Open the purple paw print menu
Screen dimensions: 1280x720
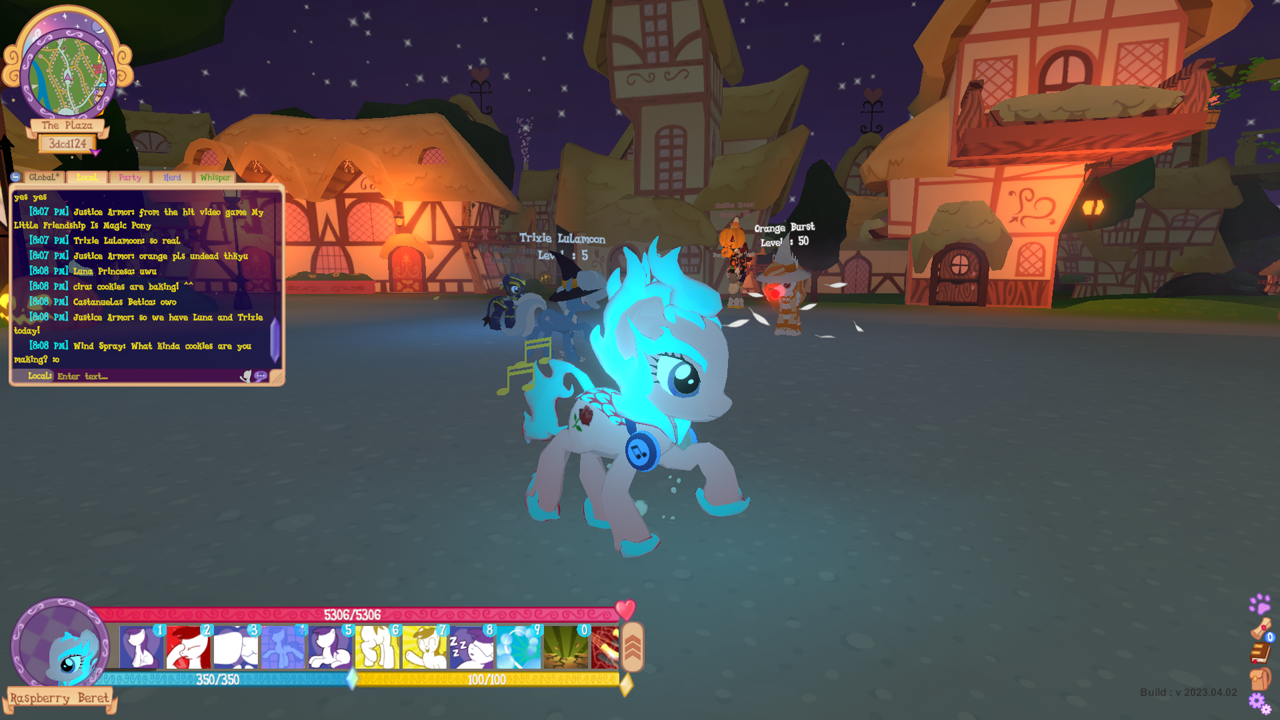pyautogui.click(x=1260, y=604)
